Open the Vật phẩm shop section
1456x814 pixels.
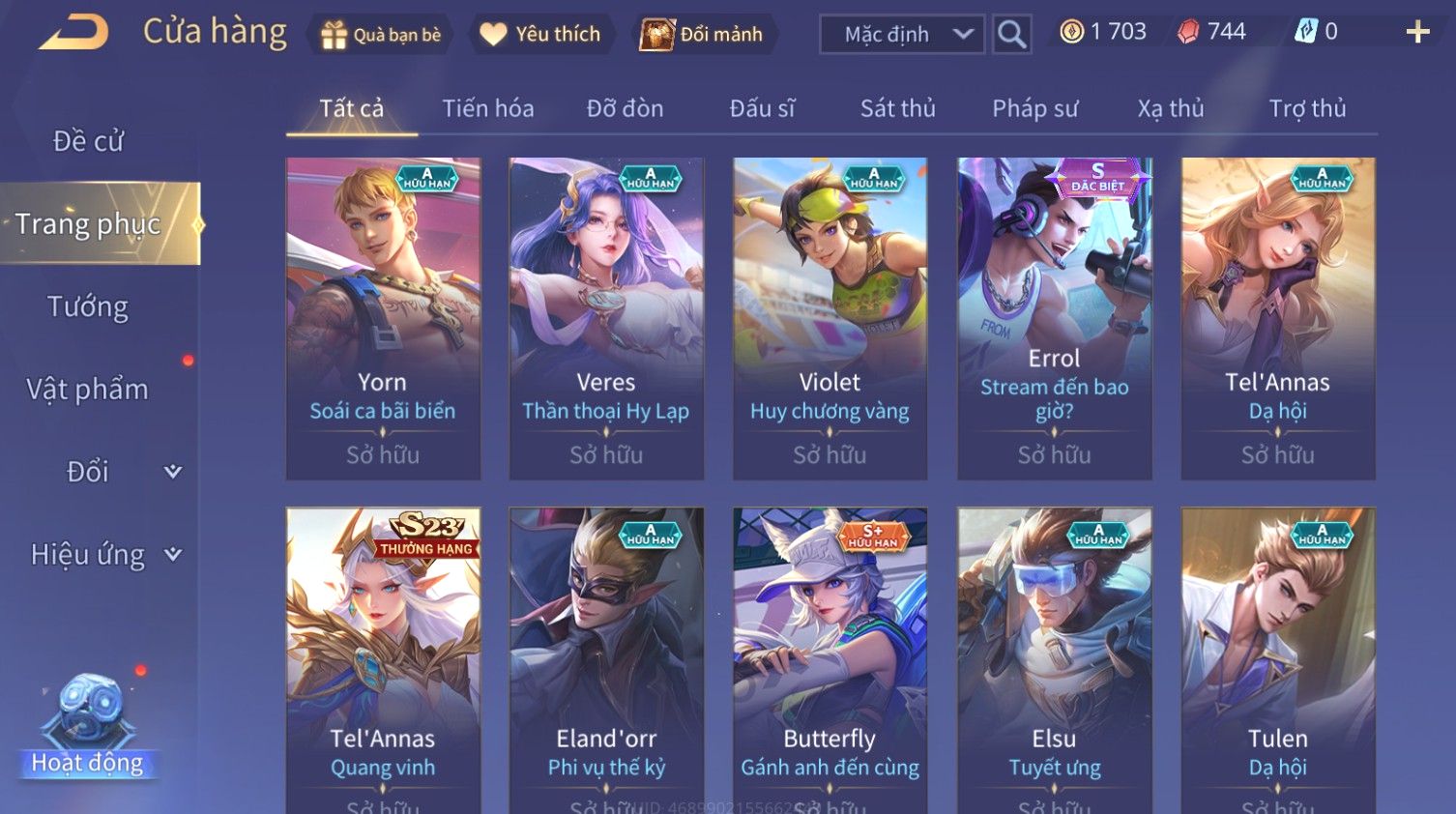(88, 390)
